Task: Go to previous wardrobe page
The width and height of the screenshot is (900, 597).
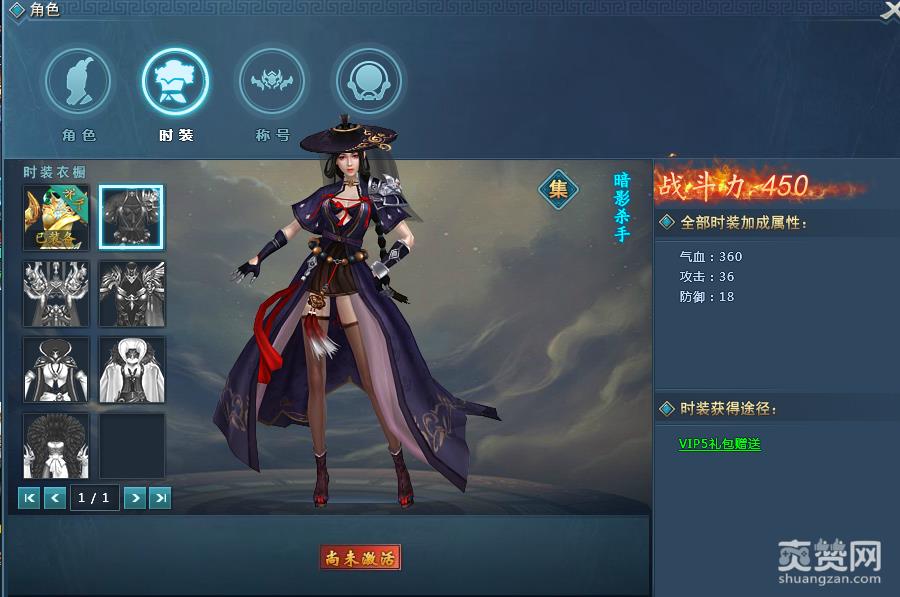Action: click(x=55, y=497)
